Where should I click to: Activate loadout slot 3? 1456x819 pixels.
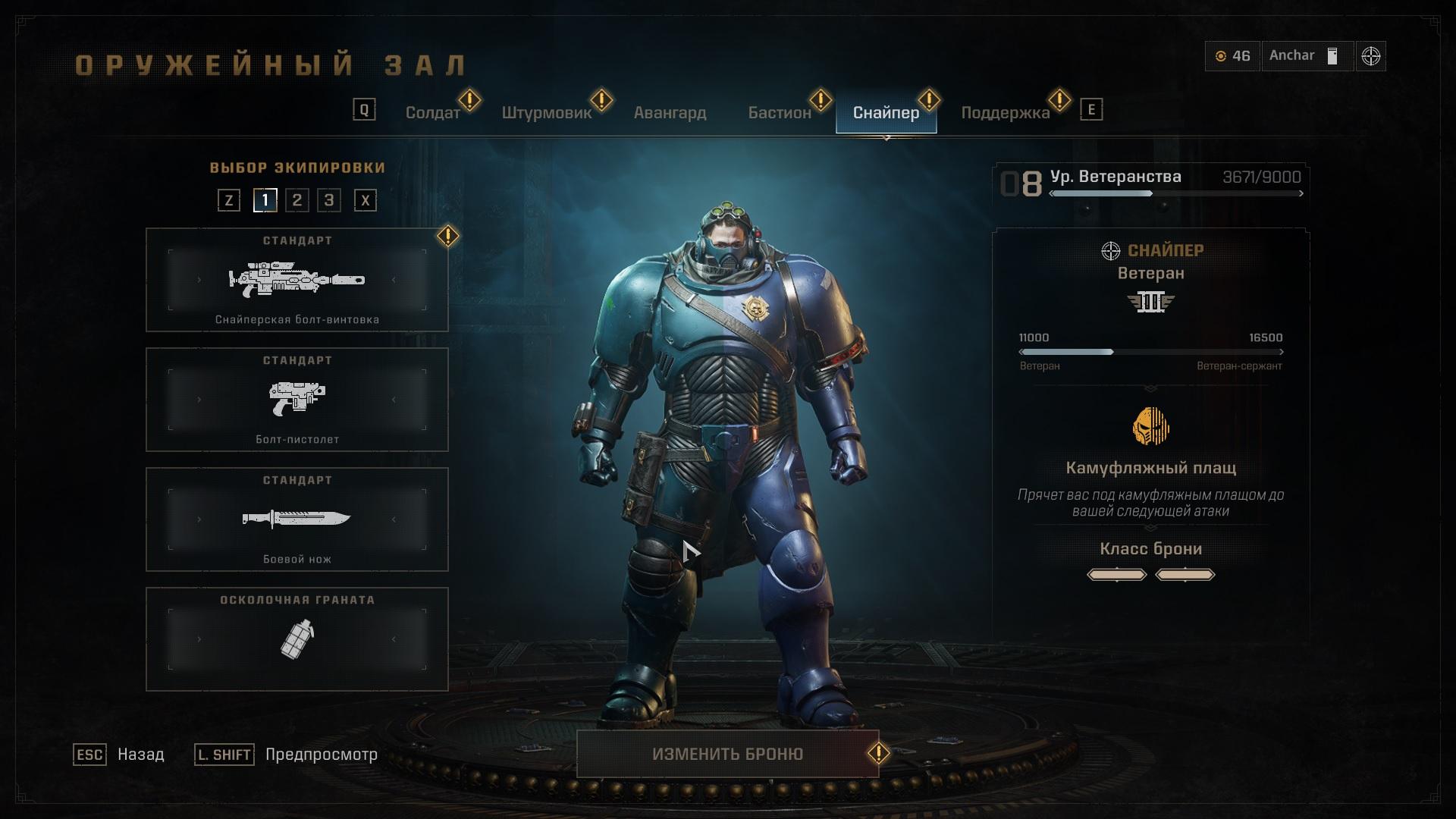(x=329, y=200)
